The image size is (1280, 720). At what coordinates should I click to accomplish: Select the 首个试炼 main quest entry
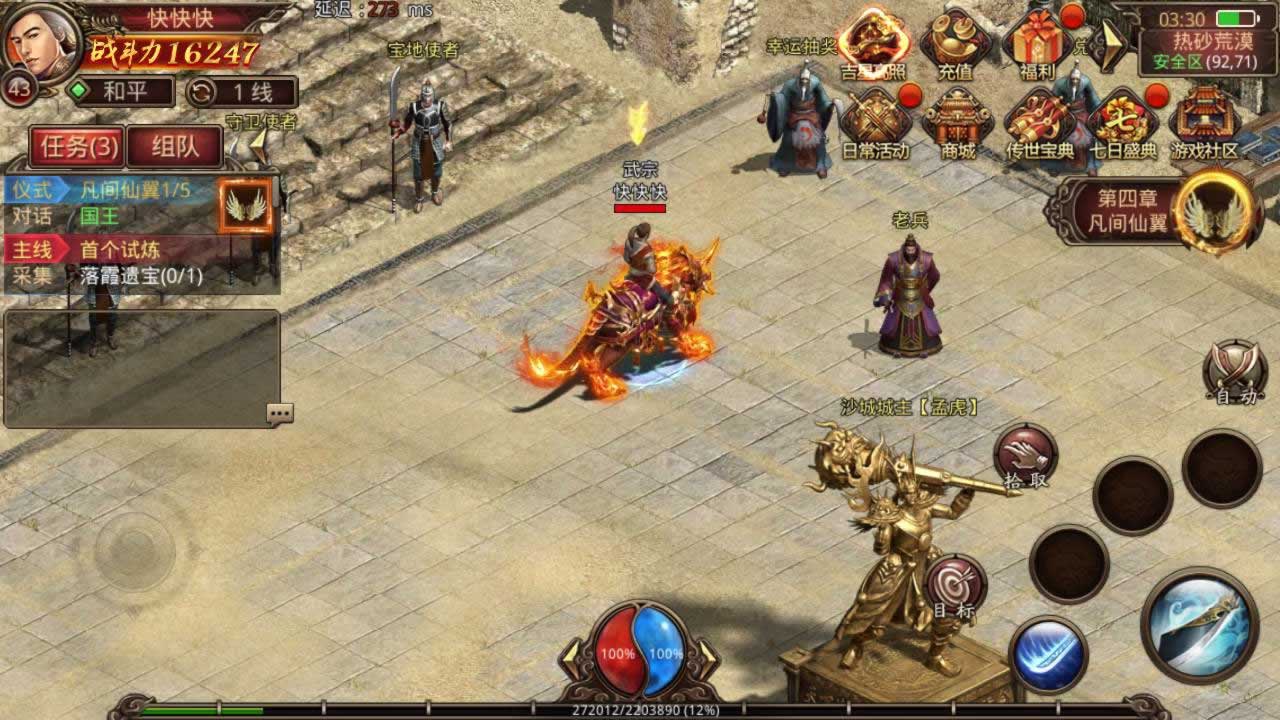(x=120, y=249)
